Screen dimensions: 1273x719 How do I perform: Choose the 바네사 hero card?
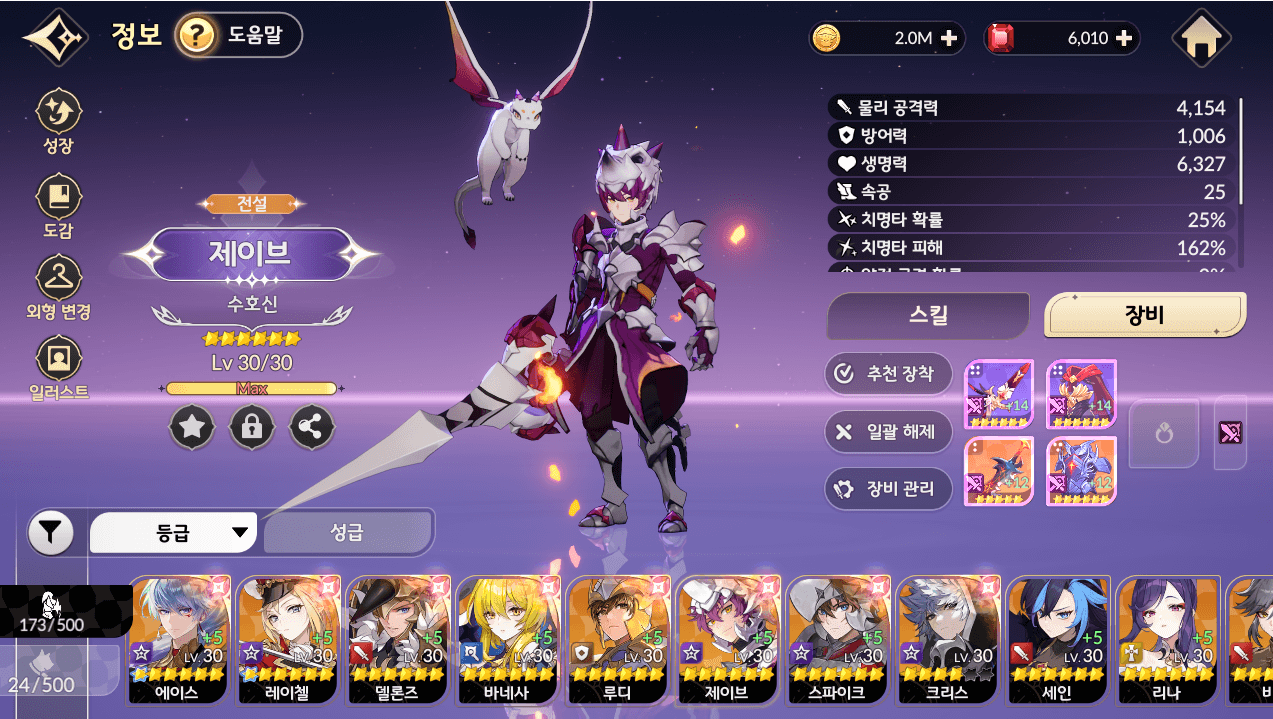[x=509, y=640]
